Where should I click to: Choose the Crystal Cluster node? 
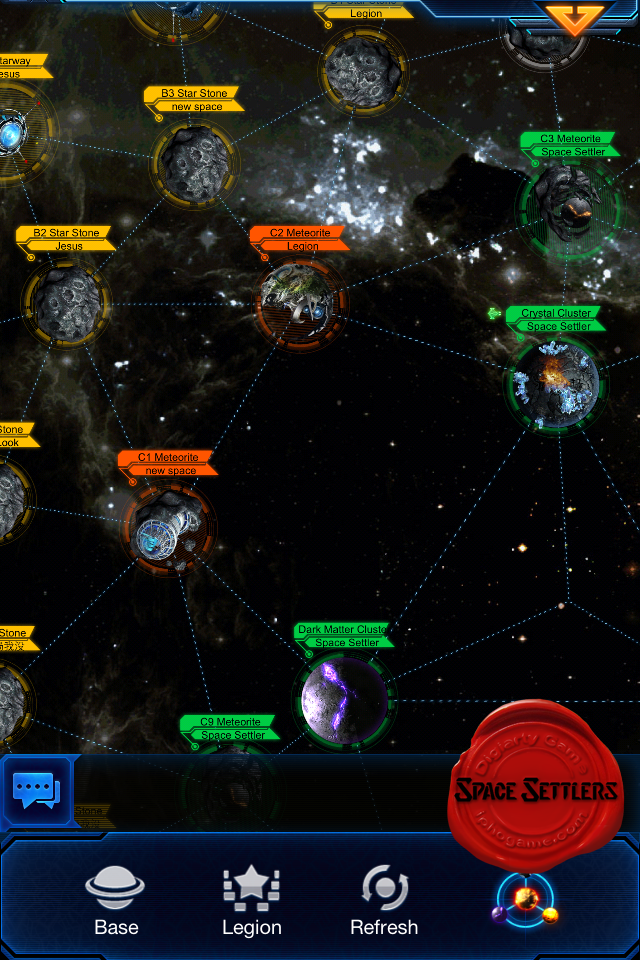554,383
